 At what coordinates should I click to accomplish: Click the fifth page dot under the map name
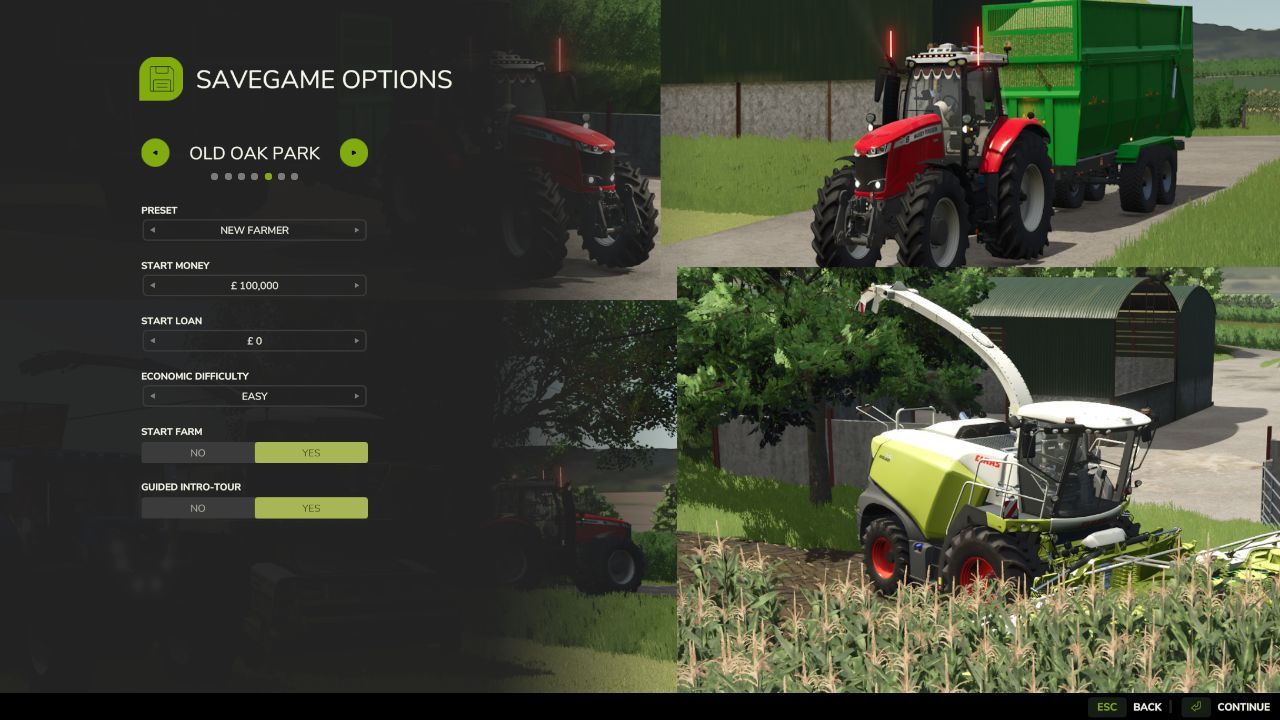(267, 175)
